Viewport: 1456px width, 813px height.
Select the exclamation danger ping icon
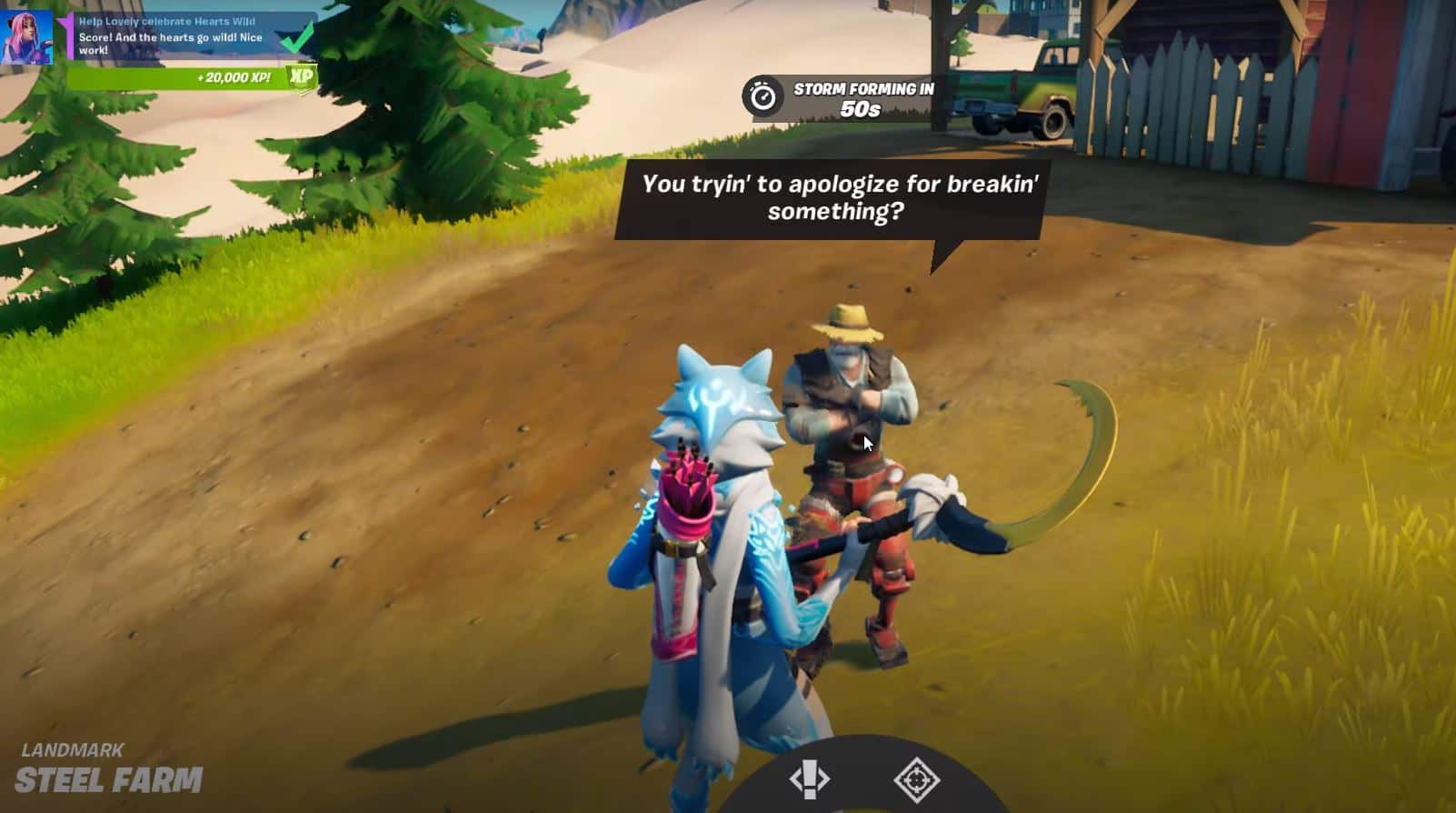pos(812,778)
